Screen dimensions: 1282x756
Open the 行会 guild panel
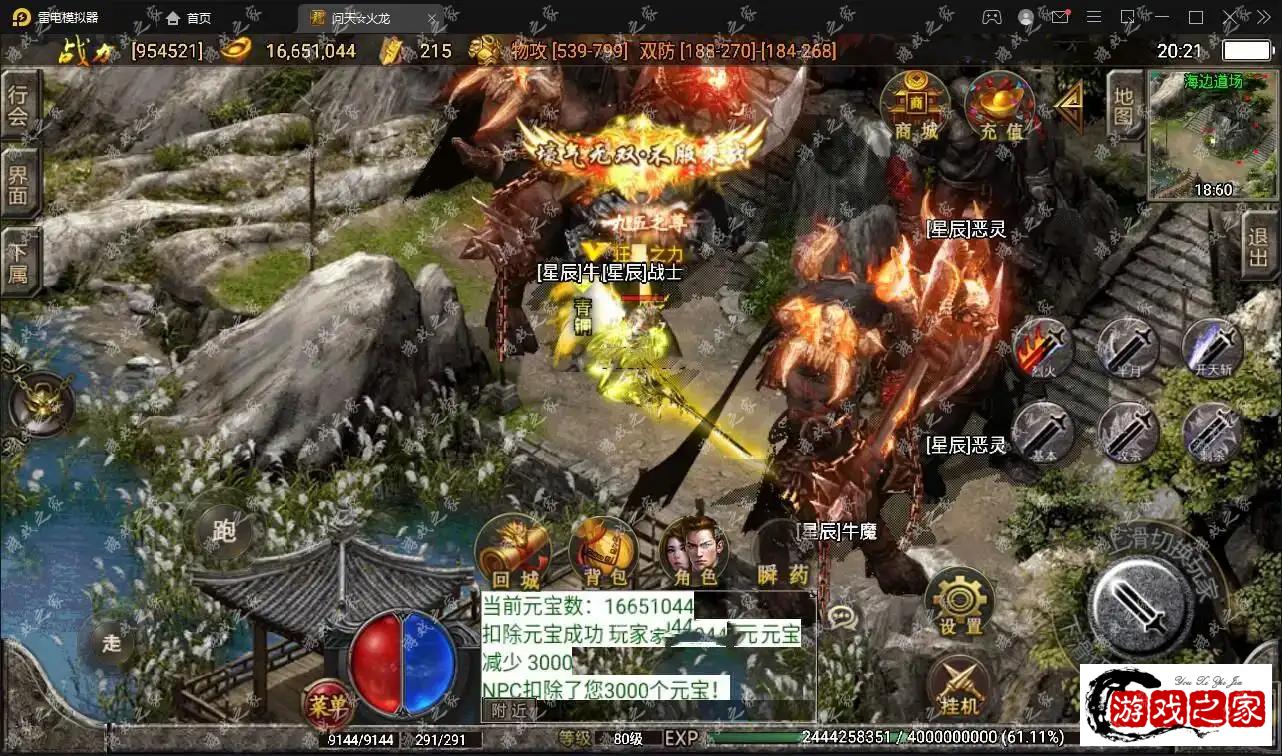tap(19, 106)
